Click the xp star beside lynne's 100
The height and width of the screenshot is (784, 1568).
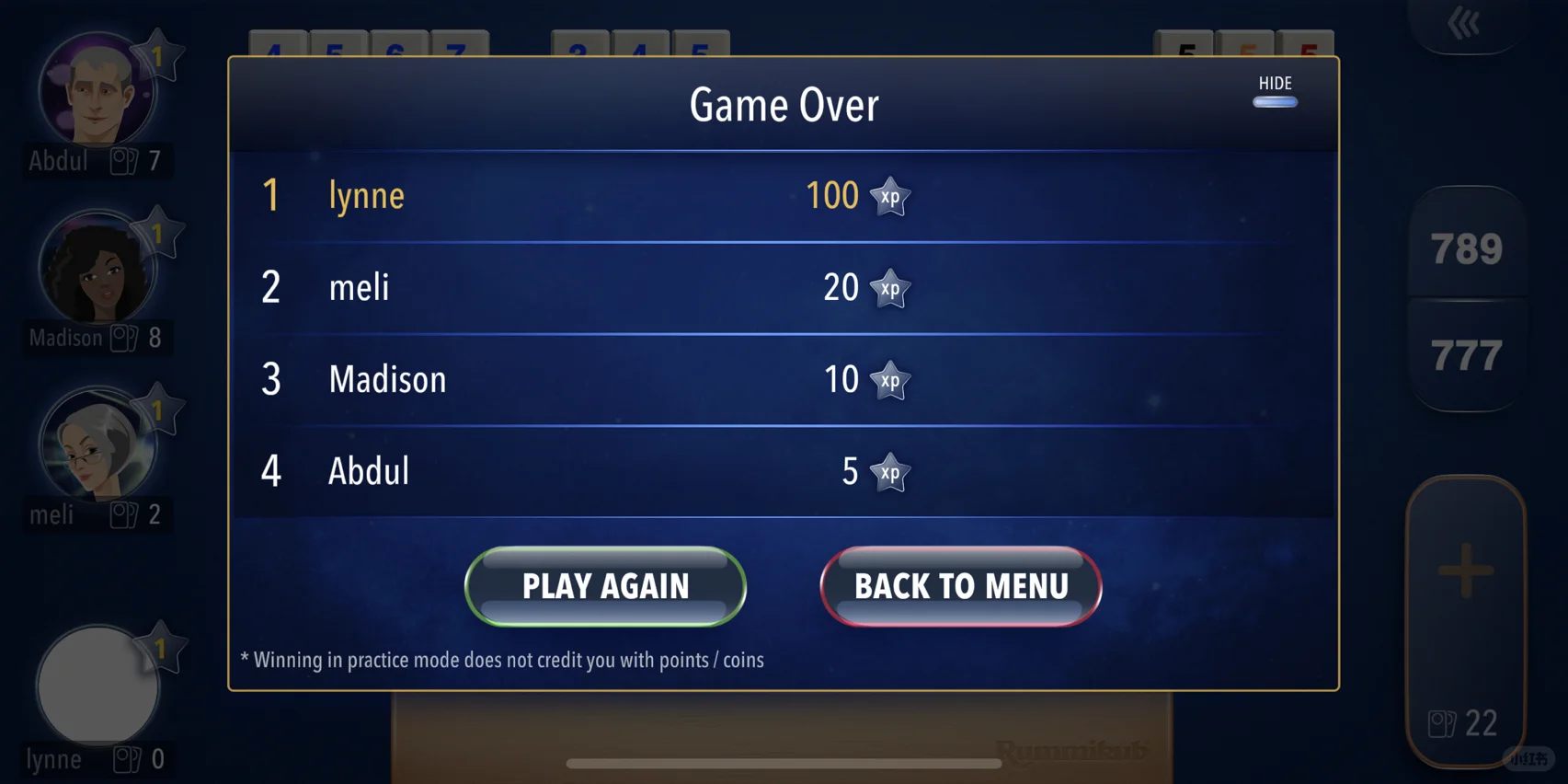tap(889, 196)
